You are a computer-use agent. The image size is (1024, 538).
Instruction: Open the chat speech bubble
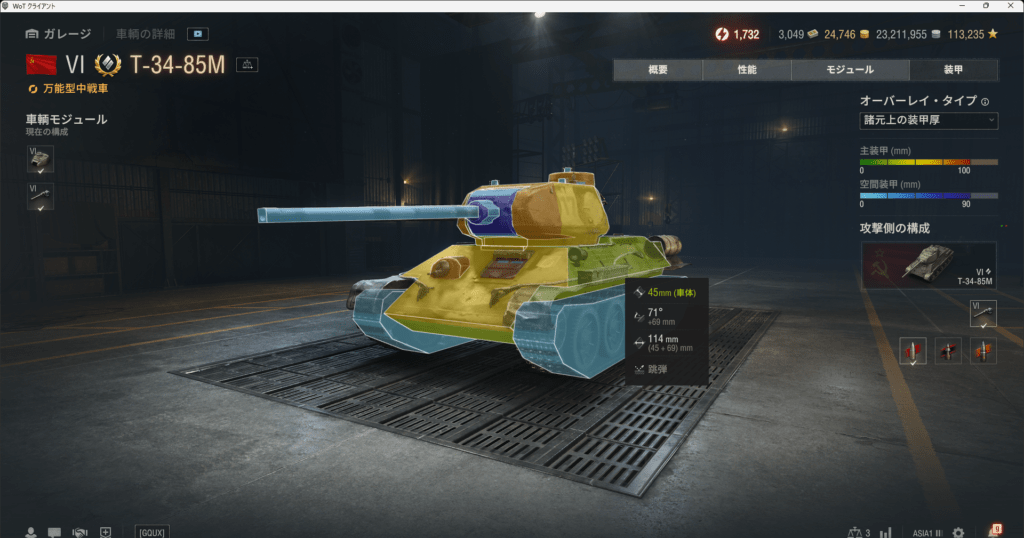55,532
